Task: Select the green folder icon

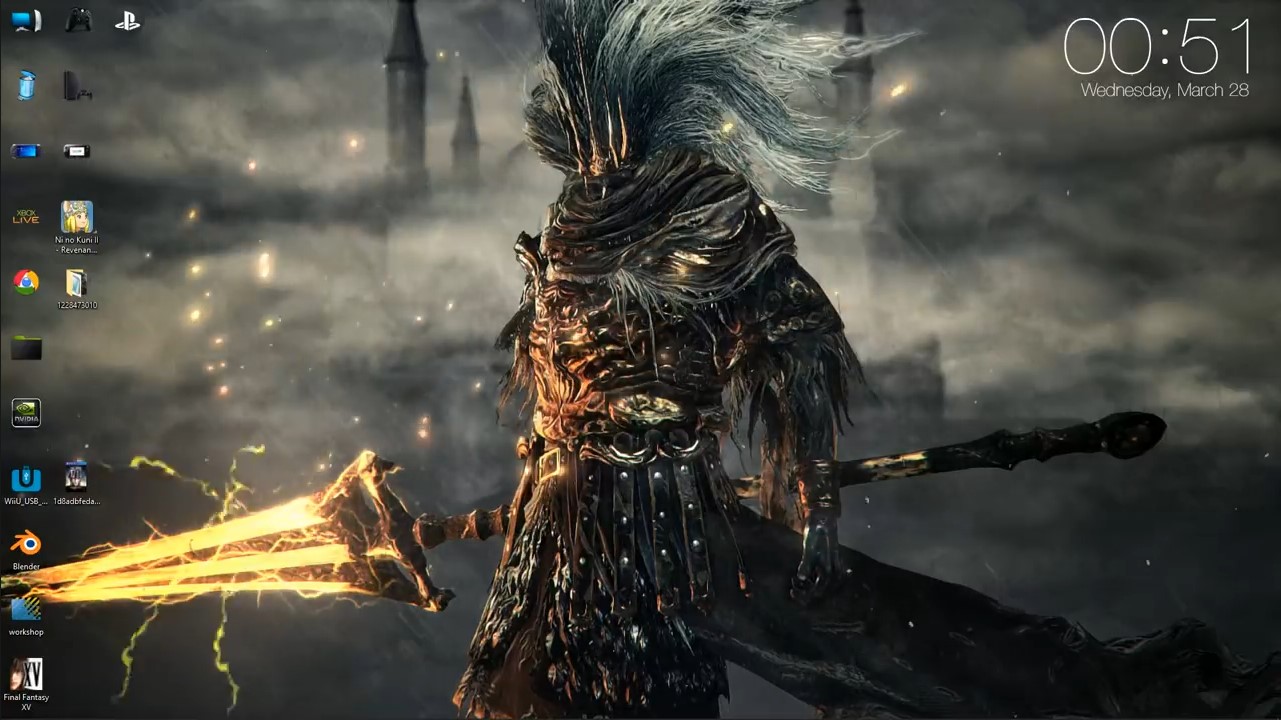Action: [26, 347]
